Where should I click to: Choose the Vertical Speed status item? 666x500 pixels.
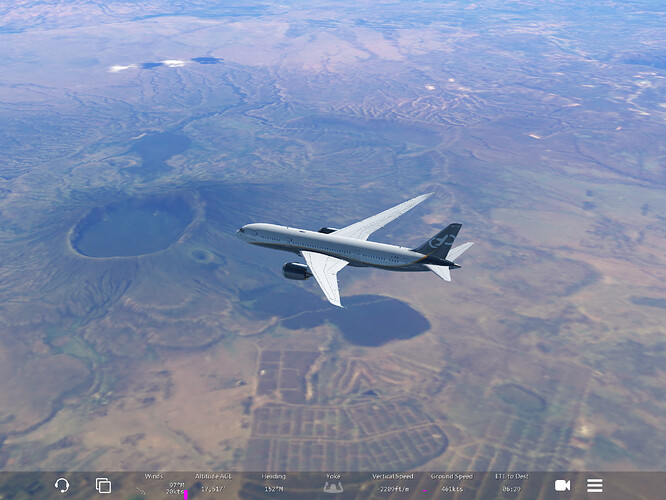(x=392, y=484)
